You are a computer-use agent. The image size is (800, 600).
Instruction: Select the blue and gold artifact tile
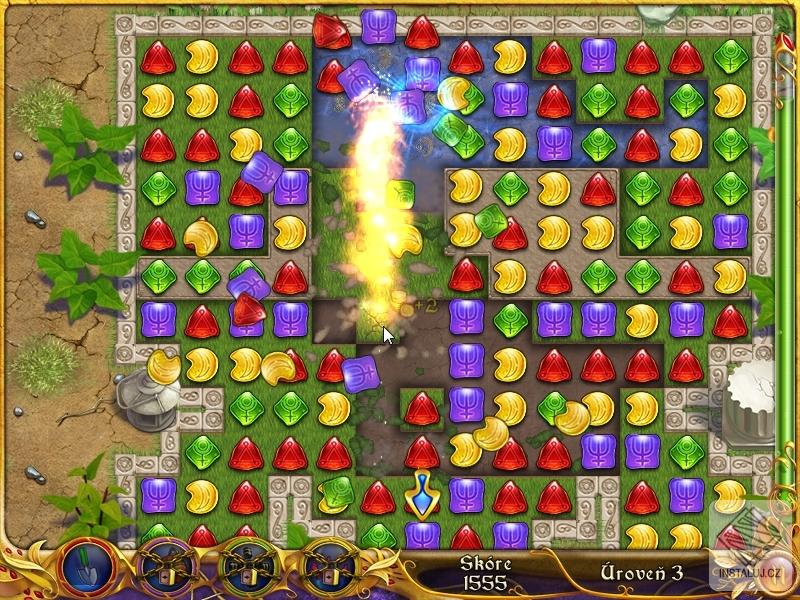point(421,491)
